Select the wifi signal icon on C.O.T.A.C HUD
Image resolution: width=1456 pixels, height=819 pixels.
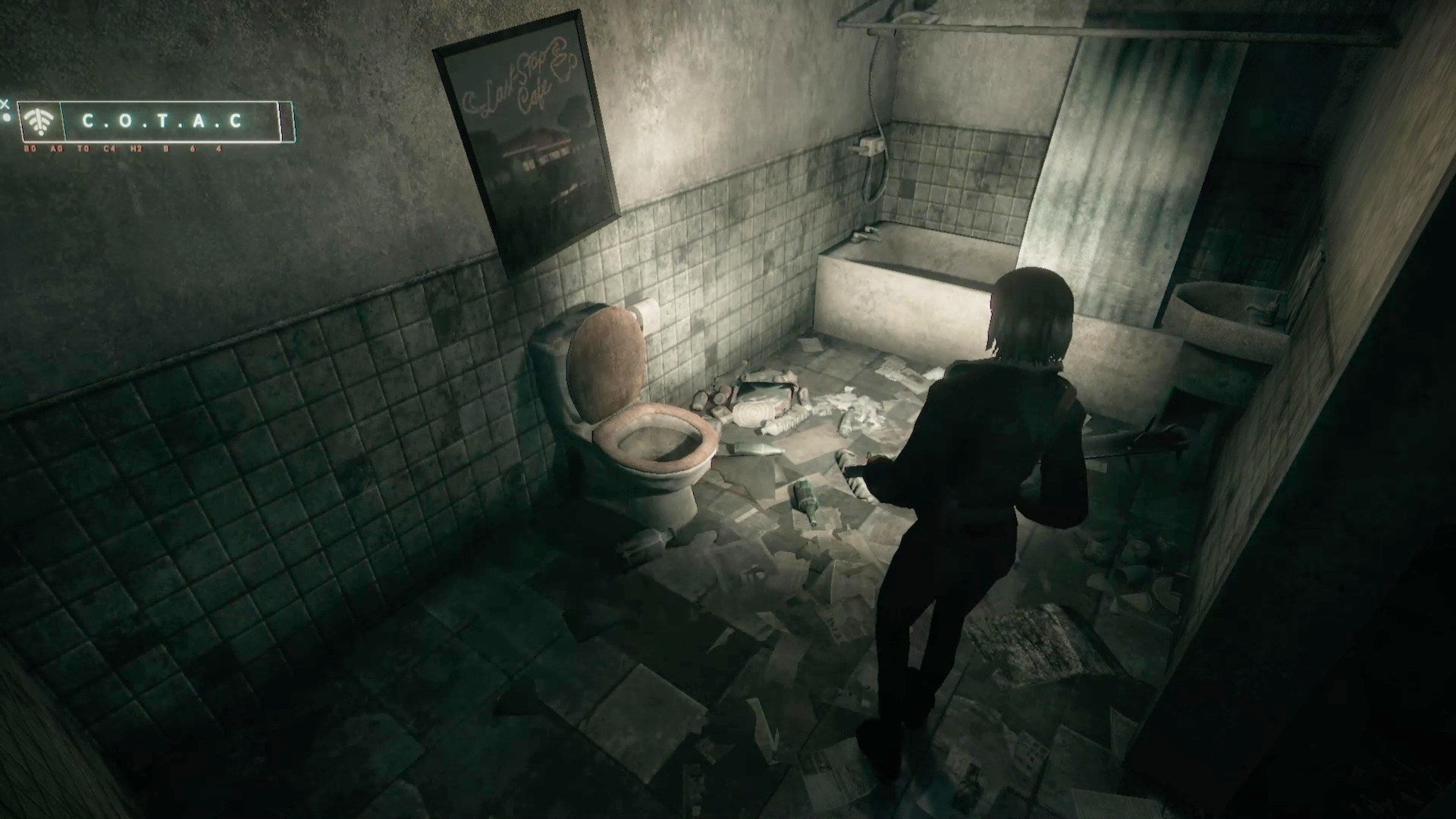pyautogui.click(x=39, y=121)
